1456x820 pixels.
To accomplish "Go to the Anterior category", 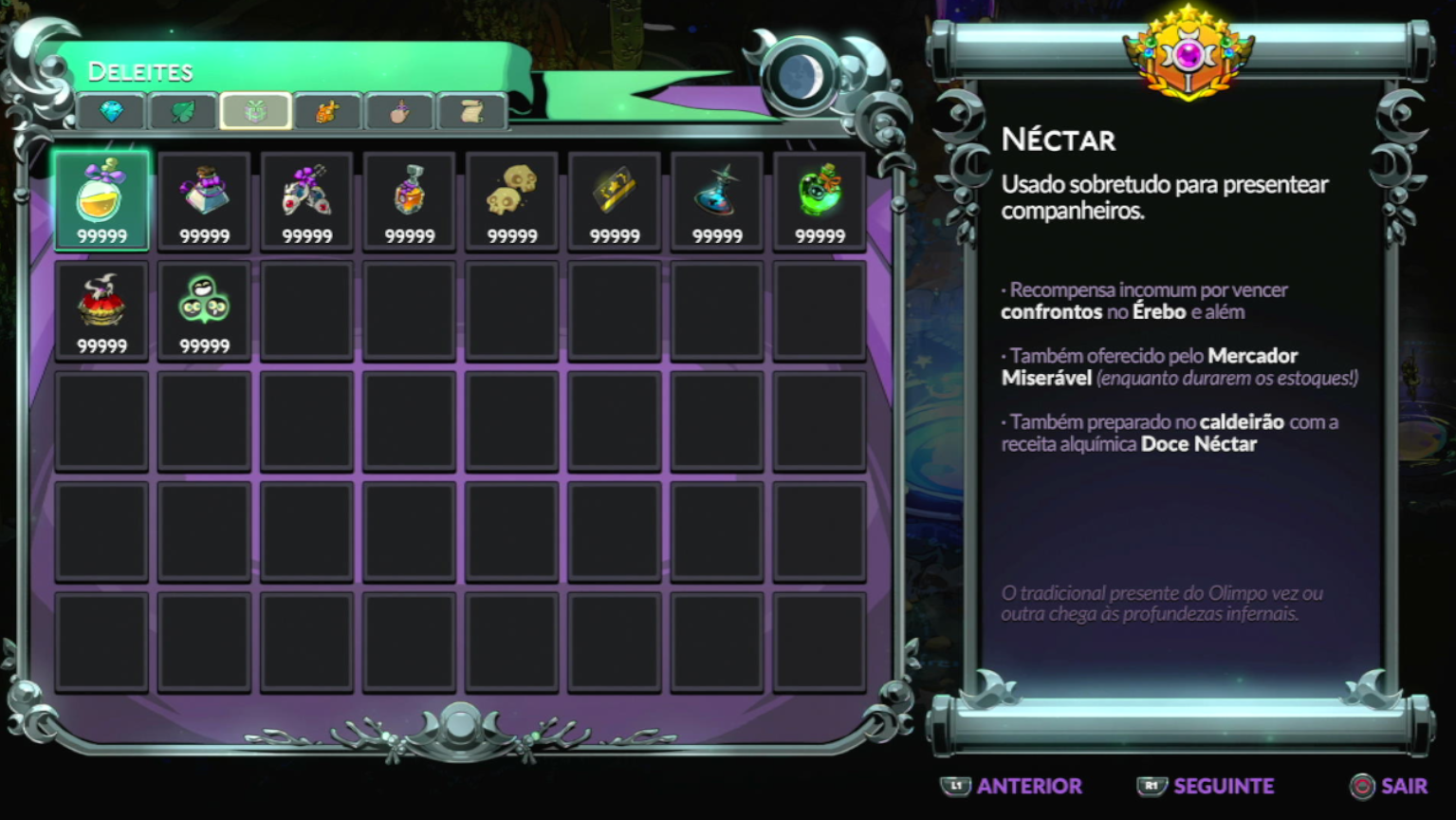I will [1012, 787].
